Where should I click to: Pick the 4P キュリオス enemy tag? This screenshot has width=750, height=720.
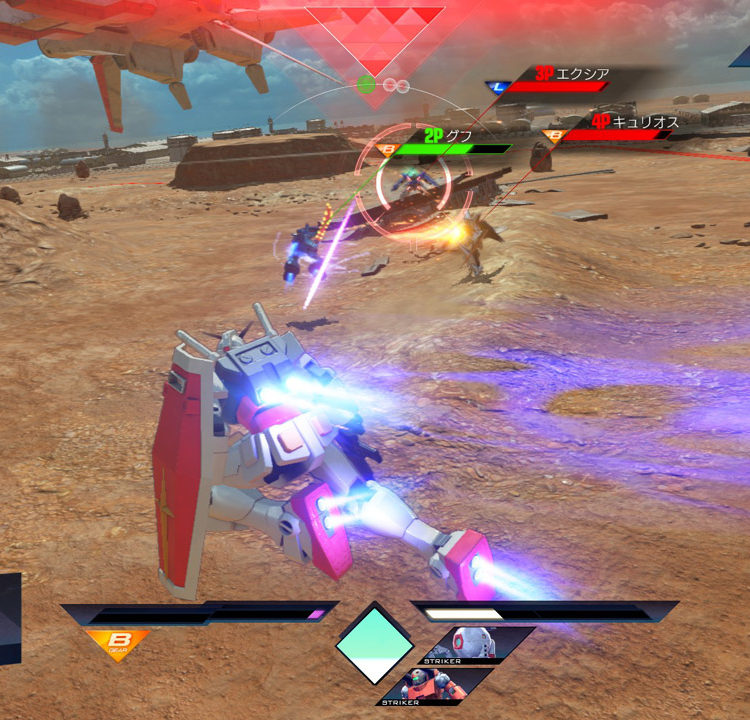[632, 122]
